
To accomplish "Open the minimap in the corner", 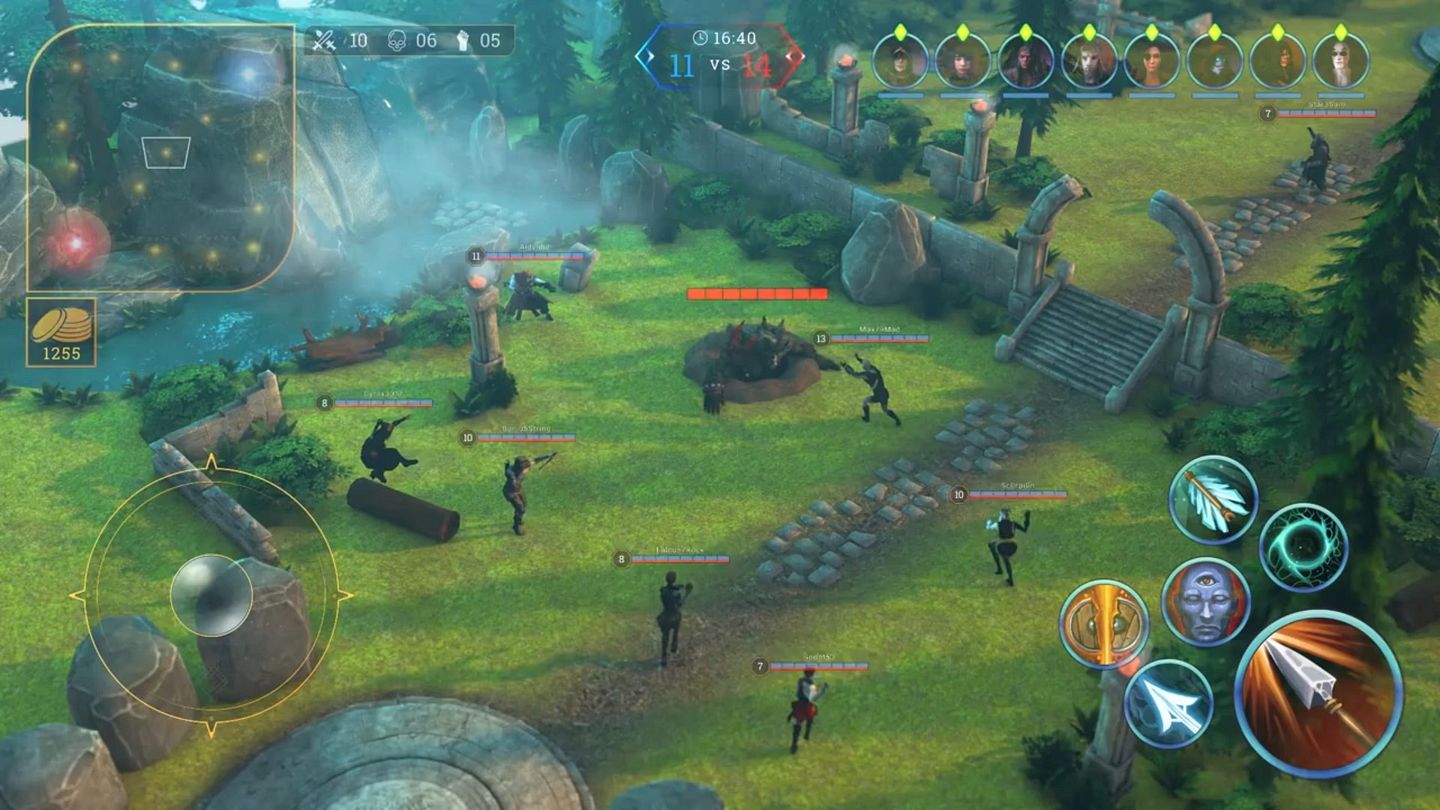I will 160,157.
